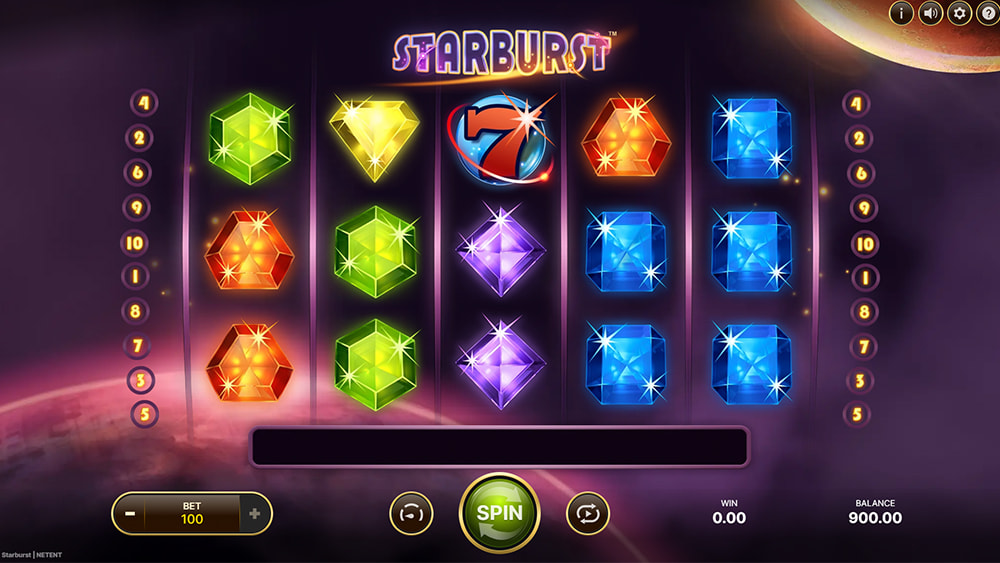The width and height of the screenshot is (1000, 563).
Task: Open the info (i) paytable button
Action: (x=901, y=13)
